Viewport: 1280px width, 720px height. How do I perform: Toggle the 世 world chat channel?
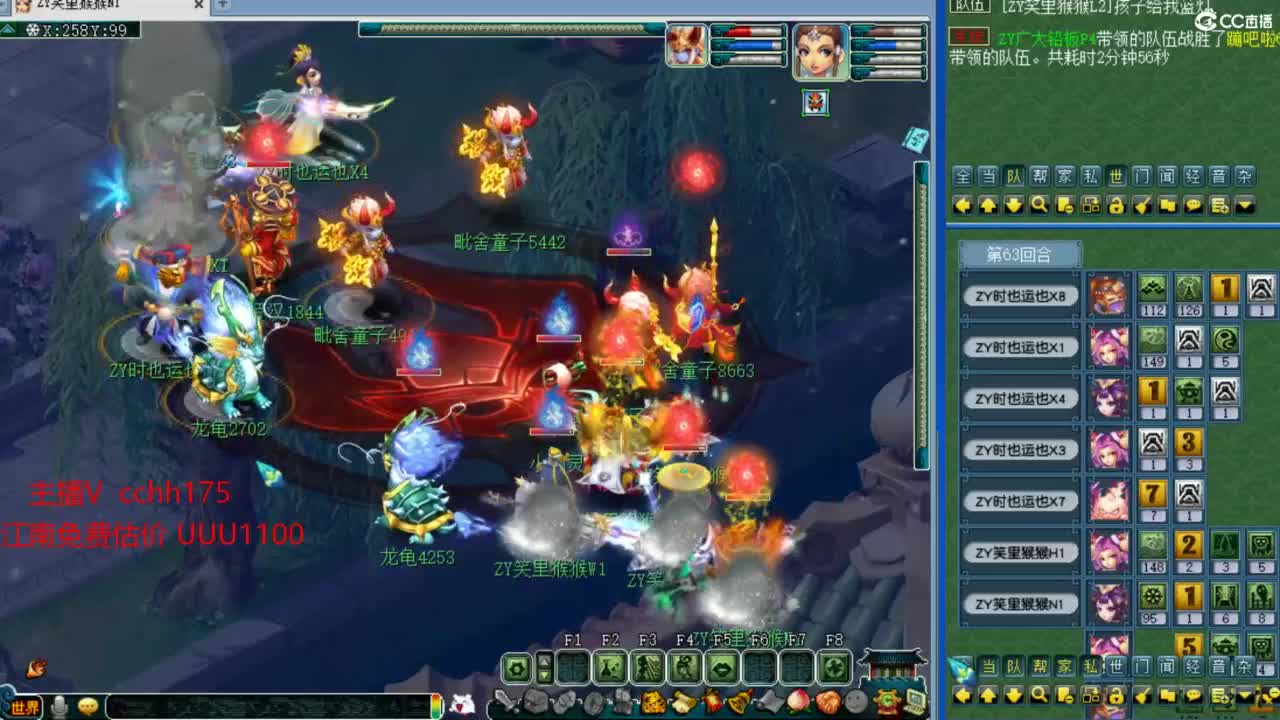point(1116,176)
